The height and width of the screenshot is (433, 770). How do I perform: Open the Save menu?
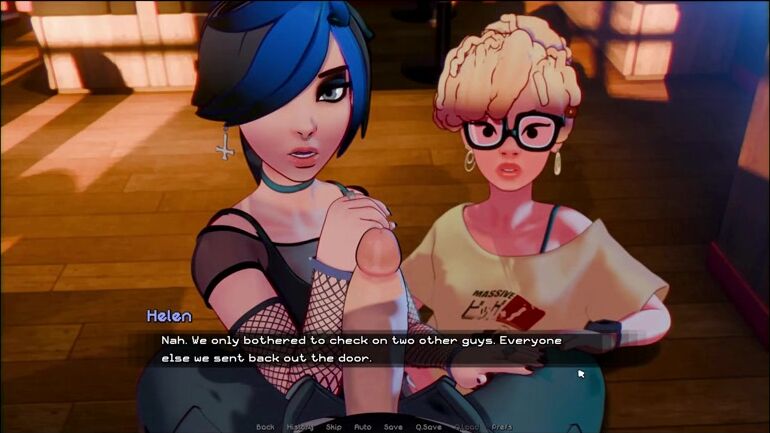[x=393, y=427]
